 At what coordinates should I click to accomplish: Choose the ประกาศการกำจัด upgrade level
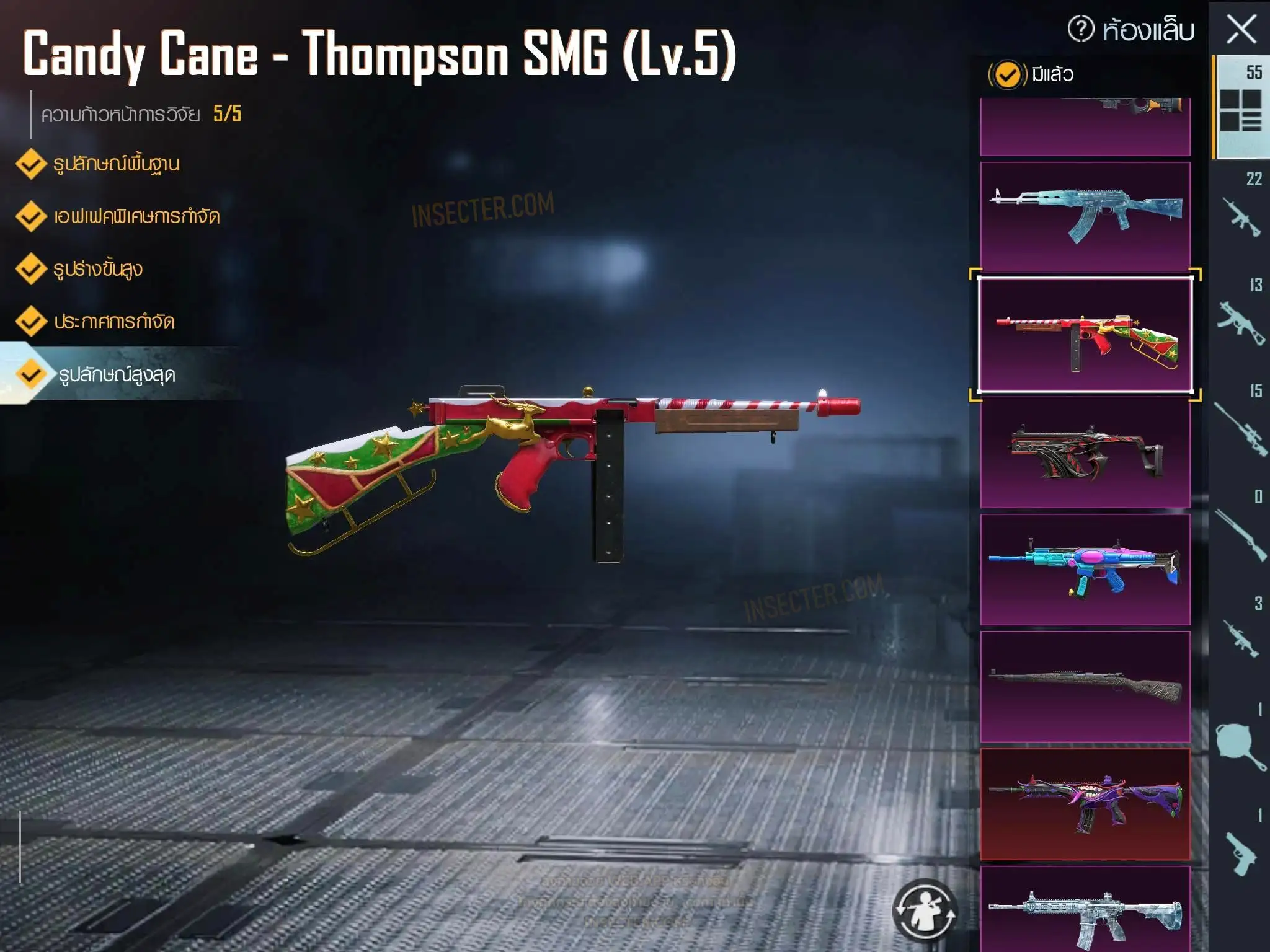click(x=113, y=322)
